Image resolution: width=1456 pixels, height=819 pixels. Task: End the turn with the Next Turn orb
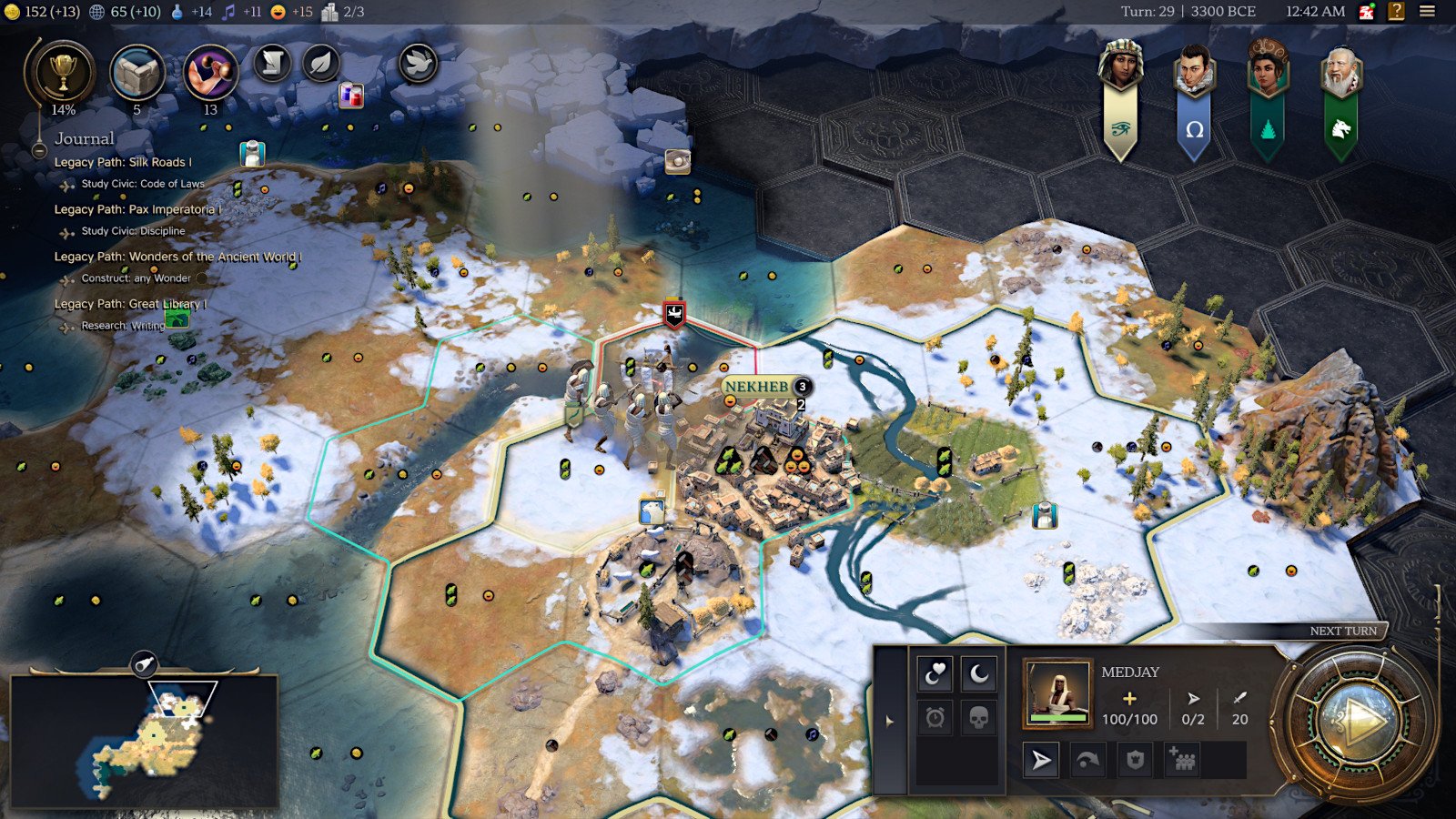pos(1356,723)
